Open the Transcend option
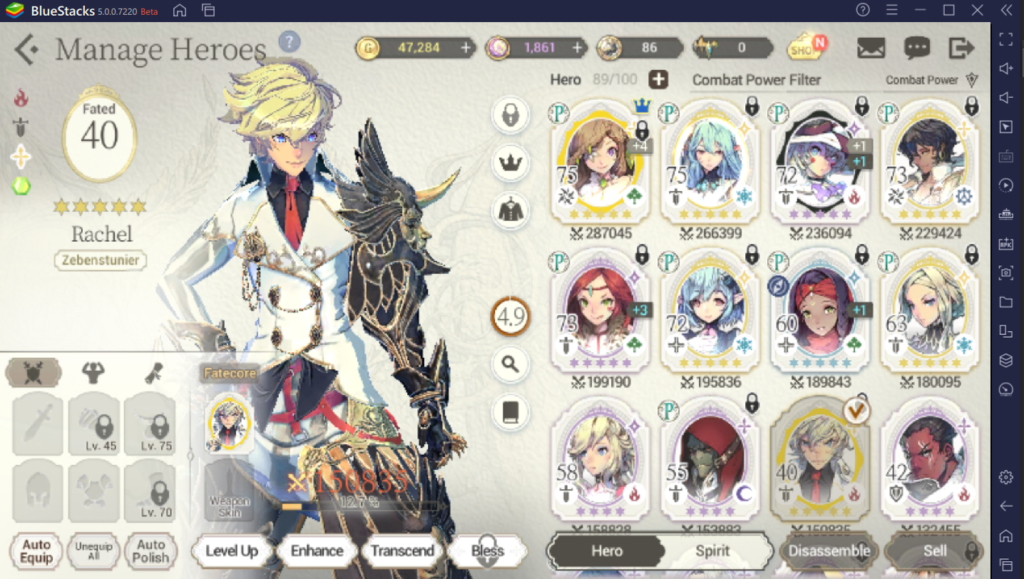Screen dimensions: 1024x579 (x=402, y=550)
